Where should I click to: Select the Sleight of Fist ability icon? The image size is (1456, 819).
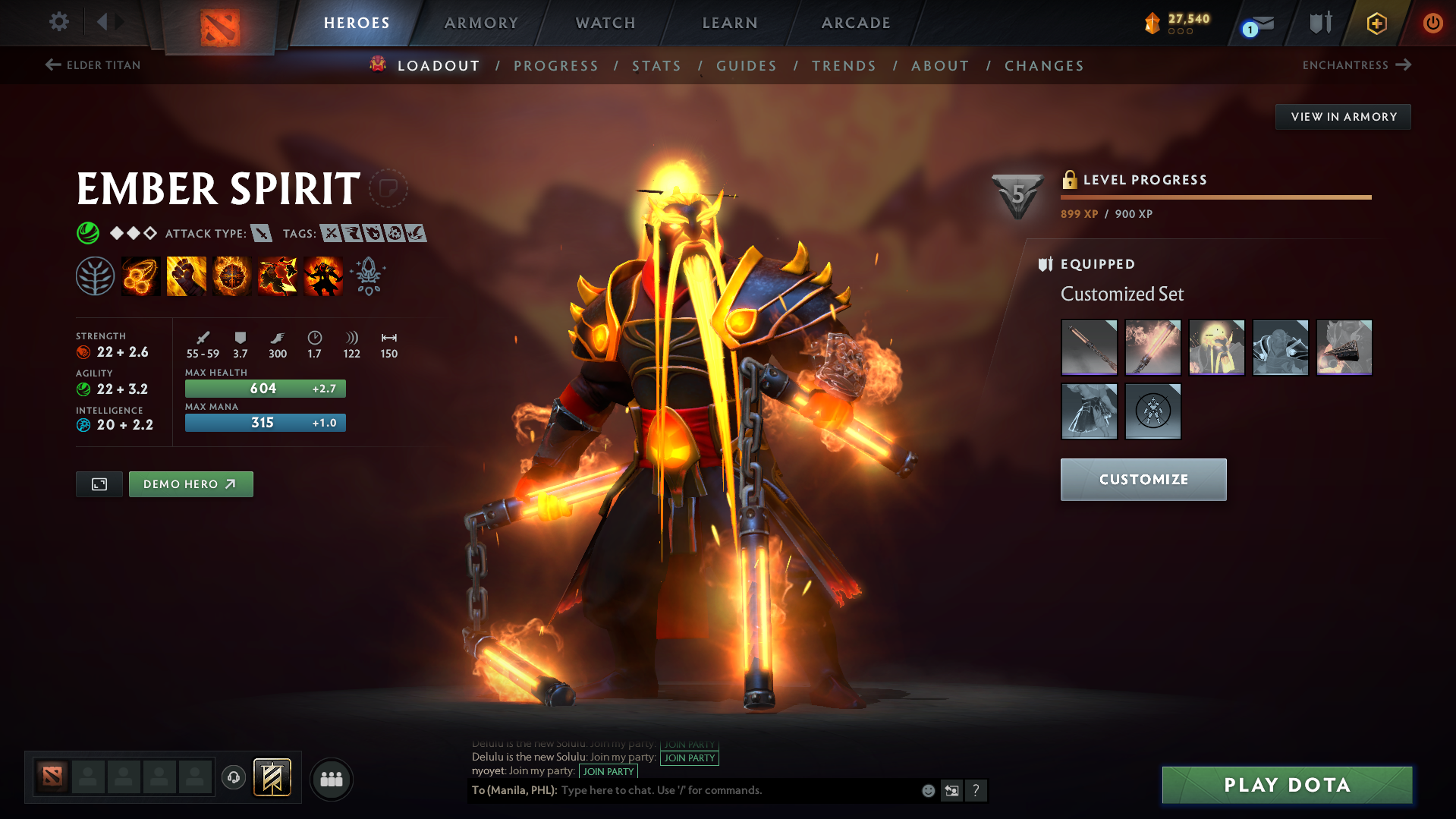186,276
